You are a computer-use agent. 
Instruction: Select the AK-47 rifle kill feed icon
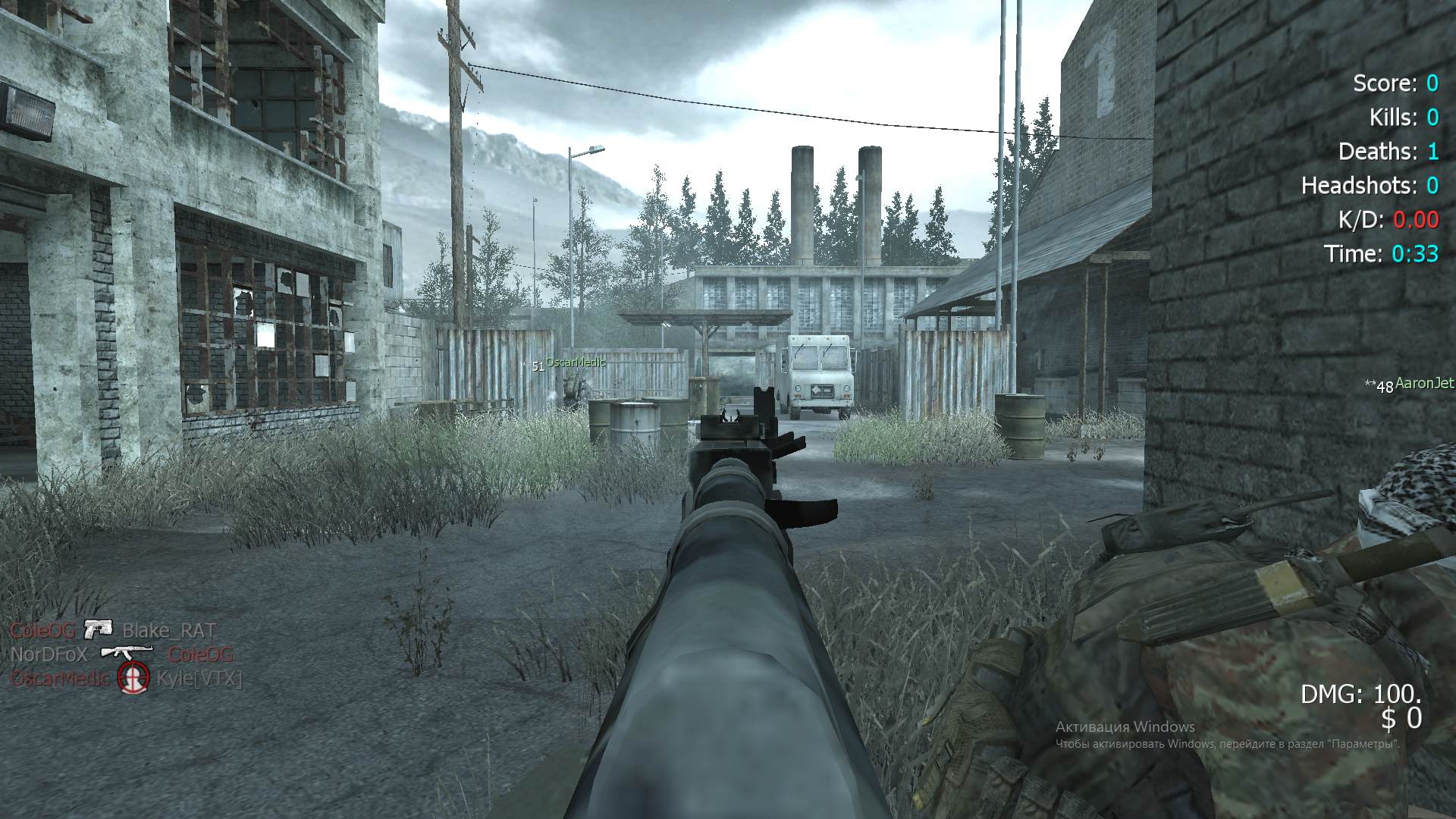tap(127, 653)
